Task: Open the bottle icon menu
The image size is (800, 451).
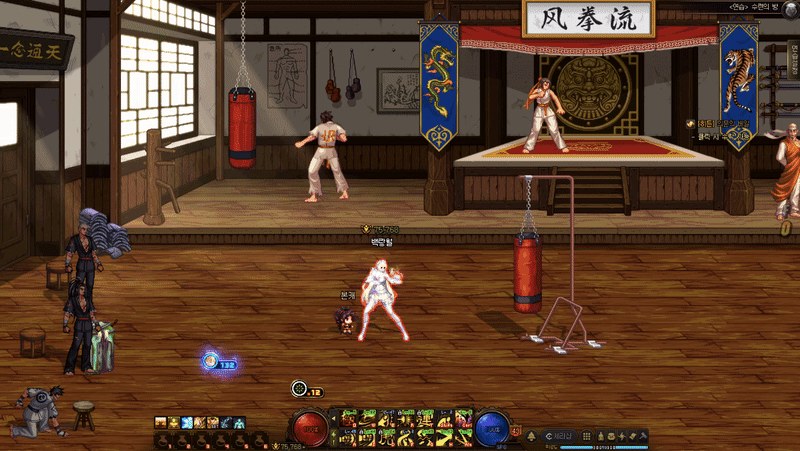Action: pos(601,436)
